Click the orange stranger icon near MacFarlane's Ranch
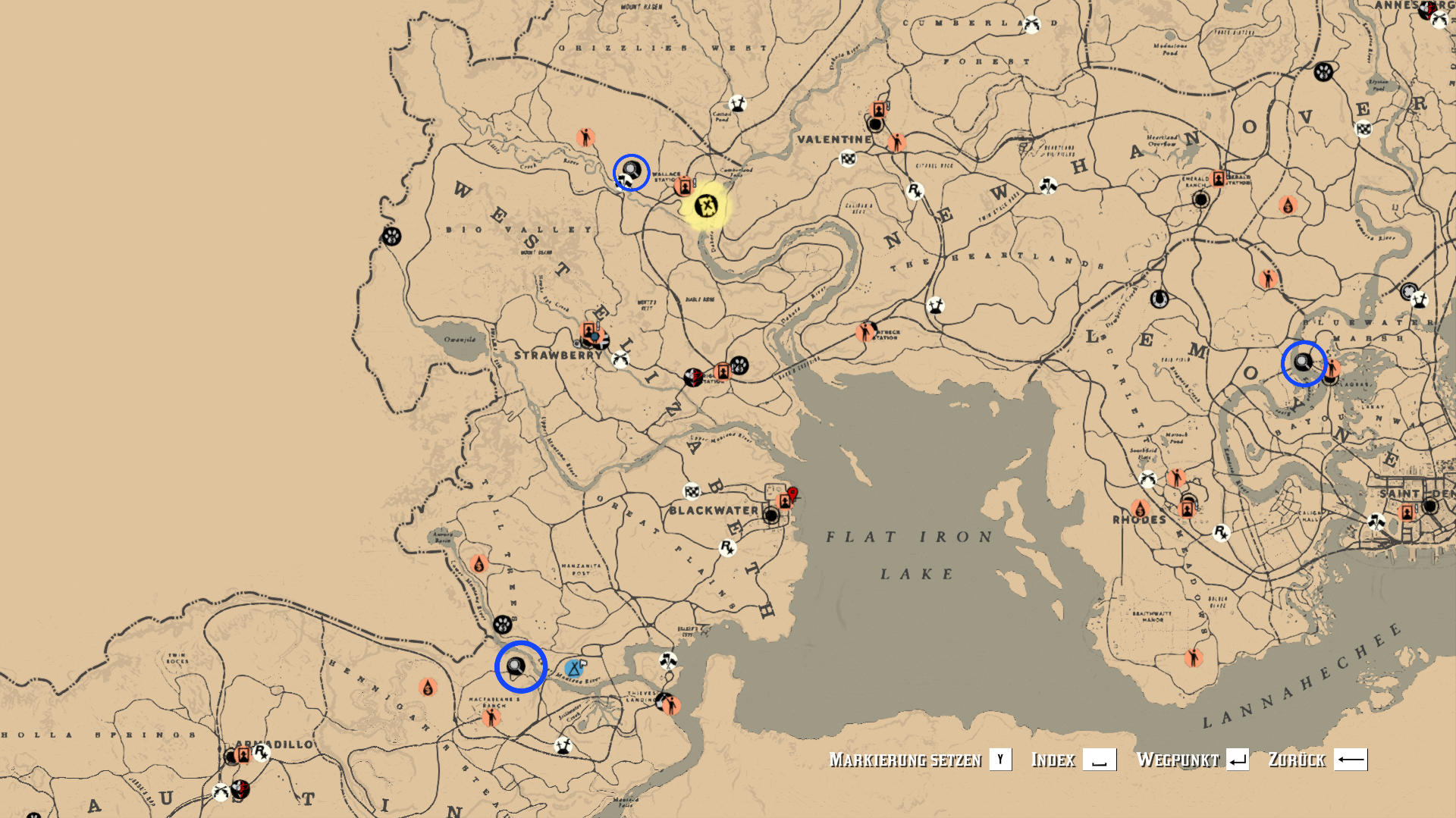Image resolution: width=1456 pixels, height=818 pixels. pyautogui.click(x=491, y=719)
